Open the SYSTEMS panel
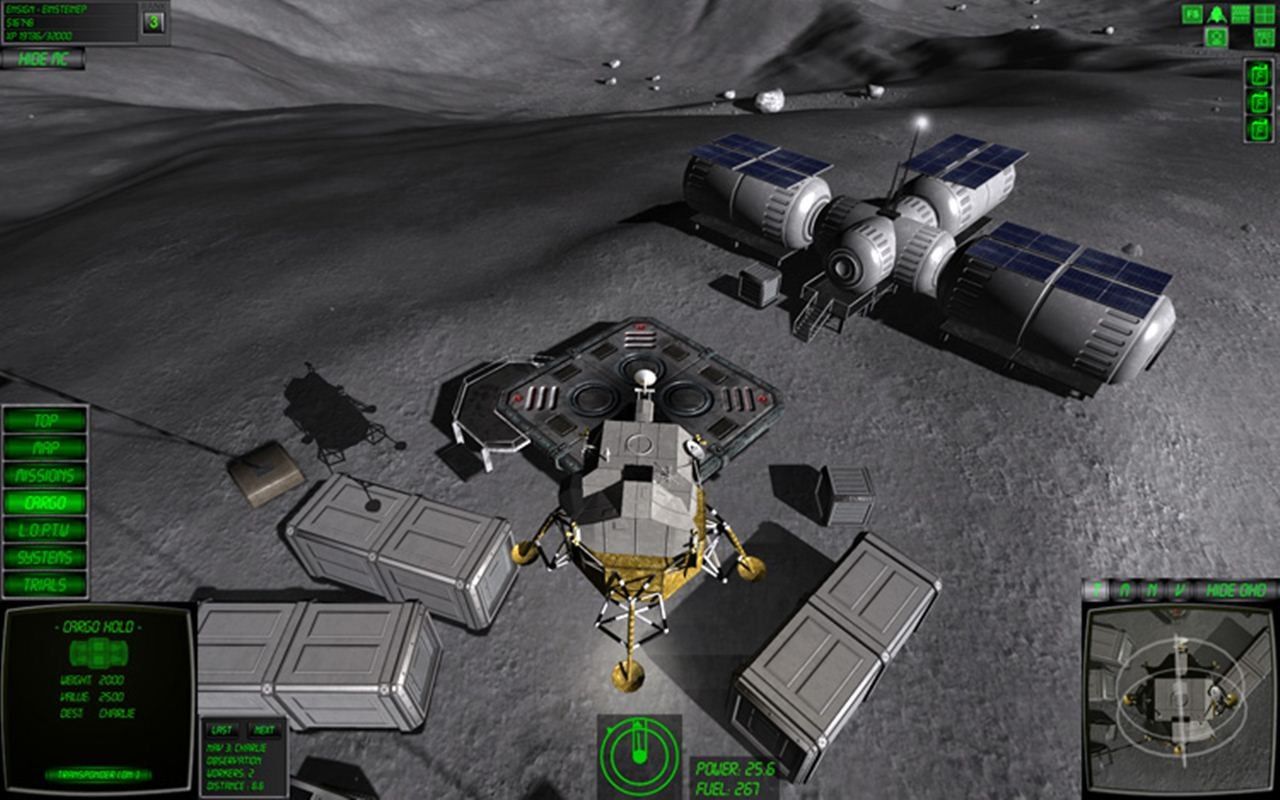 pos(45,557)
